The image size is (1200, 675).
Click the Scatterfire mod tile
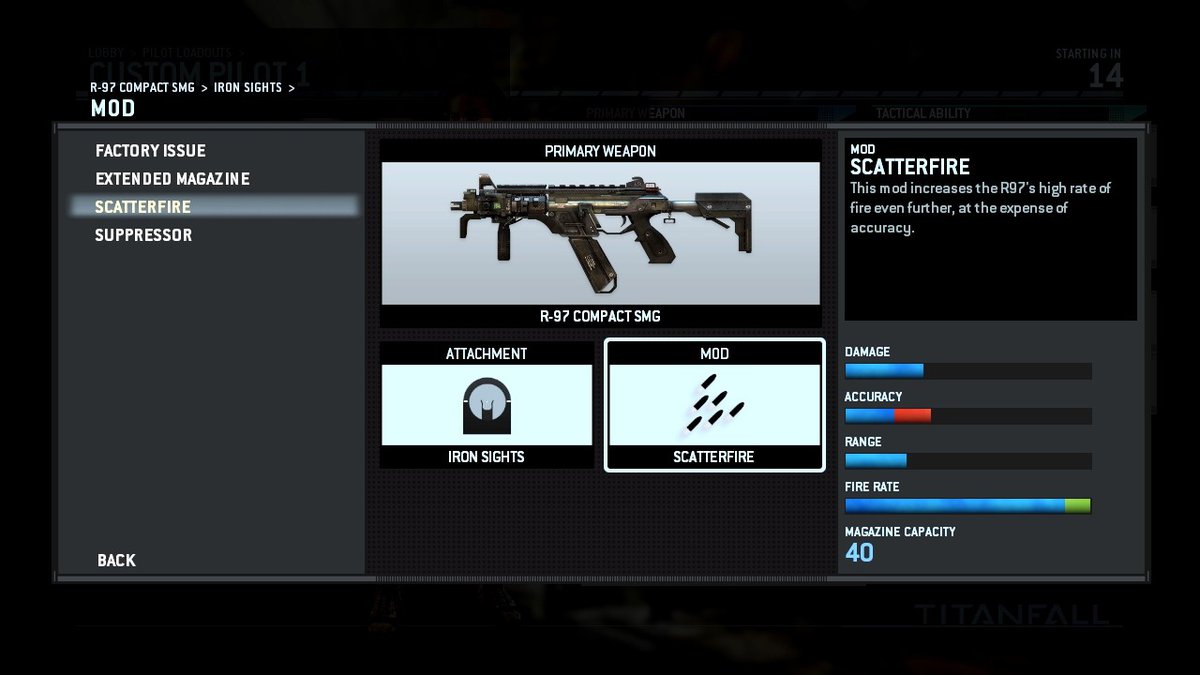pyautogui.click(x=714, y=405)
